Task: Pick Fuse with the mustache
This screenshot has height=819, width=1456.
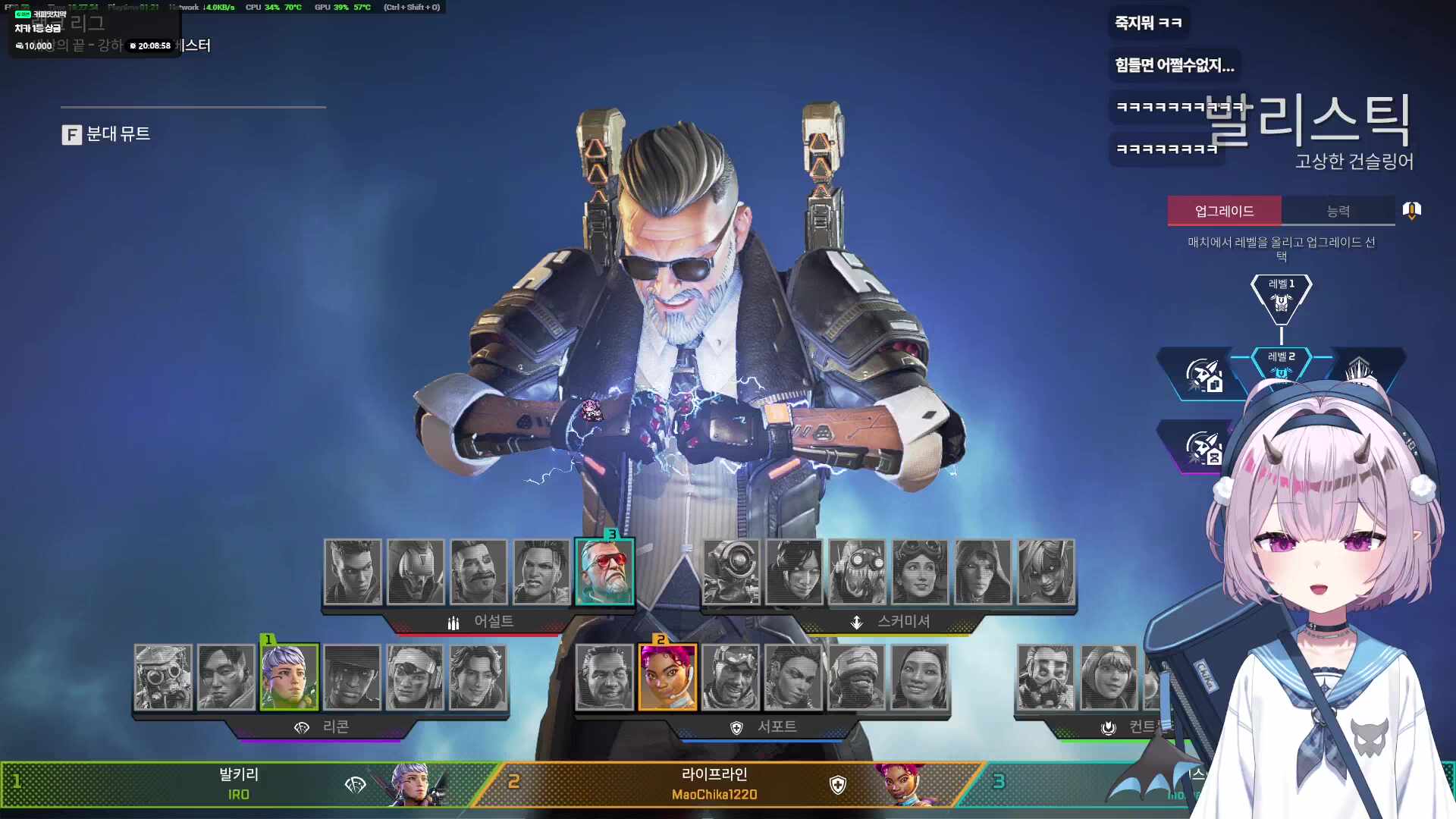Action: [479, 572]
